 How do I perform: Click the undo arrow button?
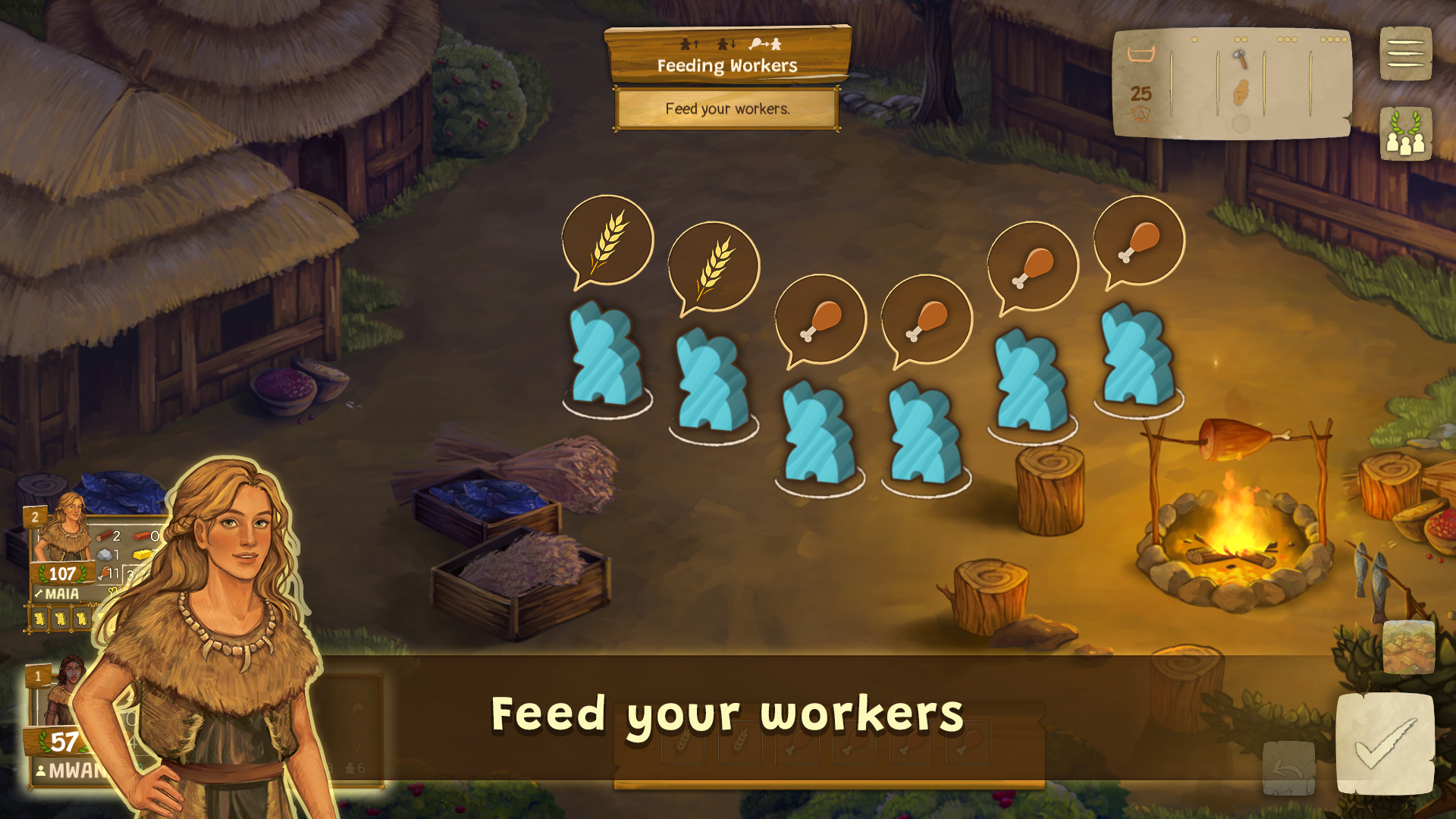[x=1288, y=768]
